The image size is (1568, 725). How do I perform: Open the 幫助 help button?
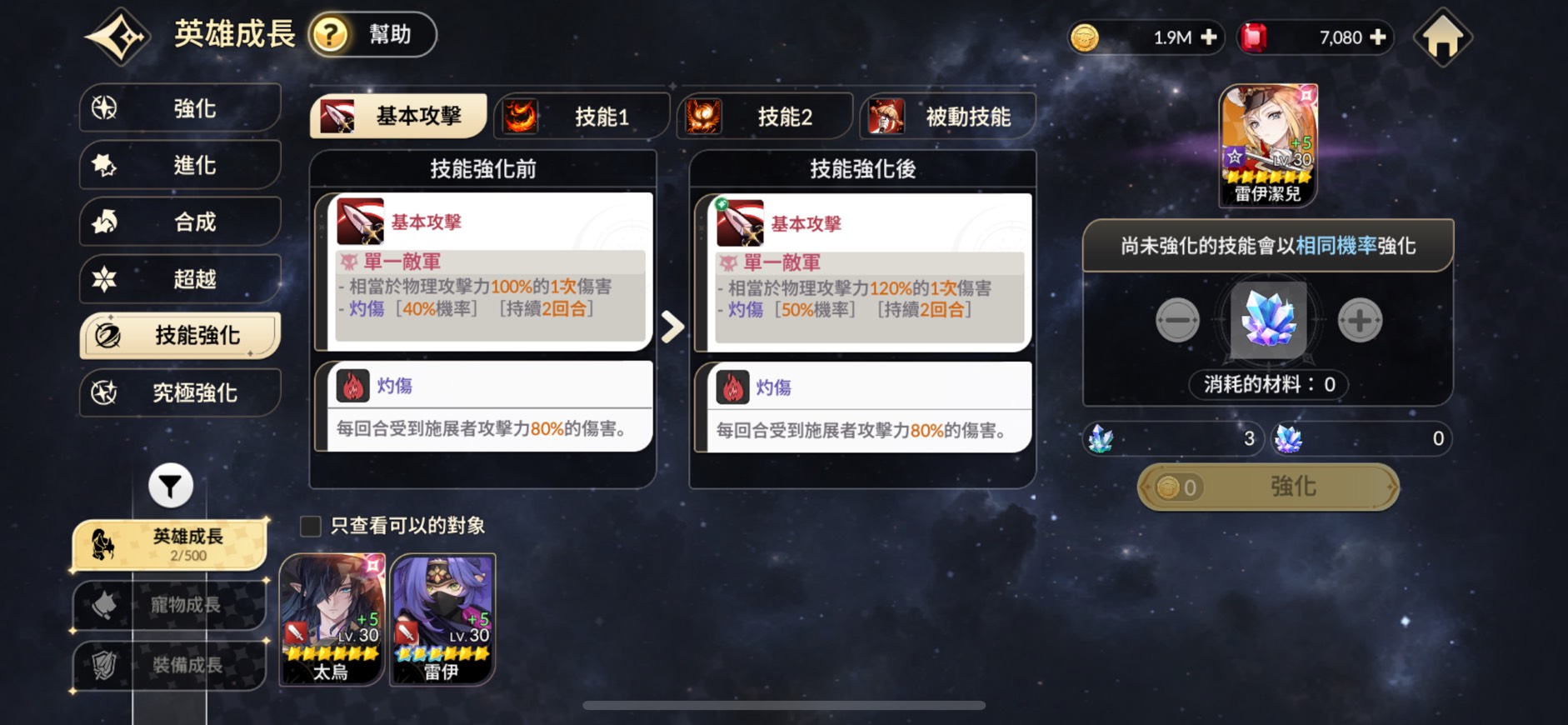[372, 35]
